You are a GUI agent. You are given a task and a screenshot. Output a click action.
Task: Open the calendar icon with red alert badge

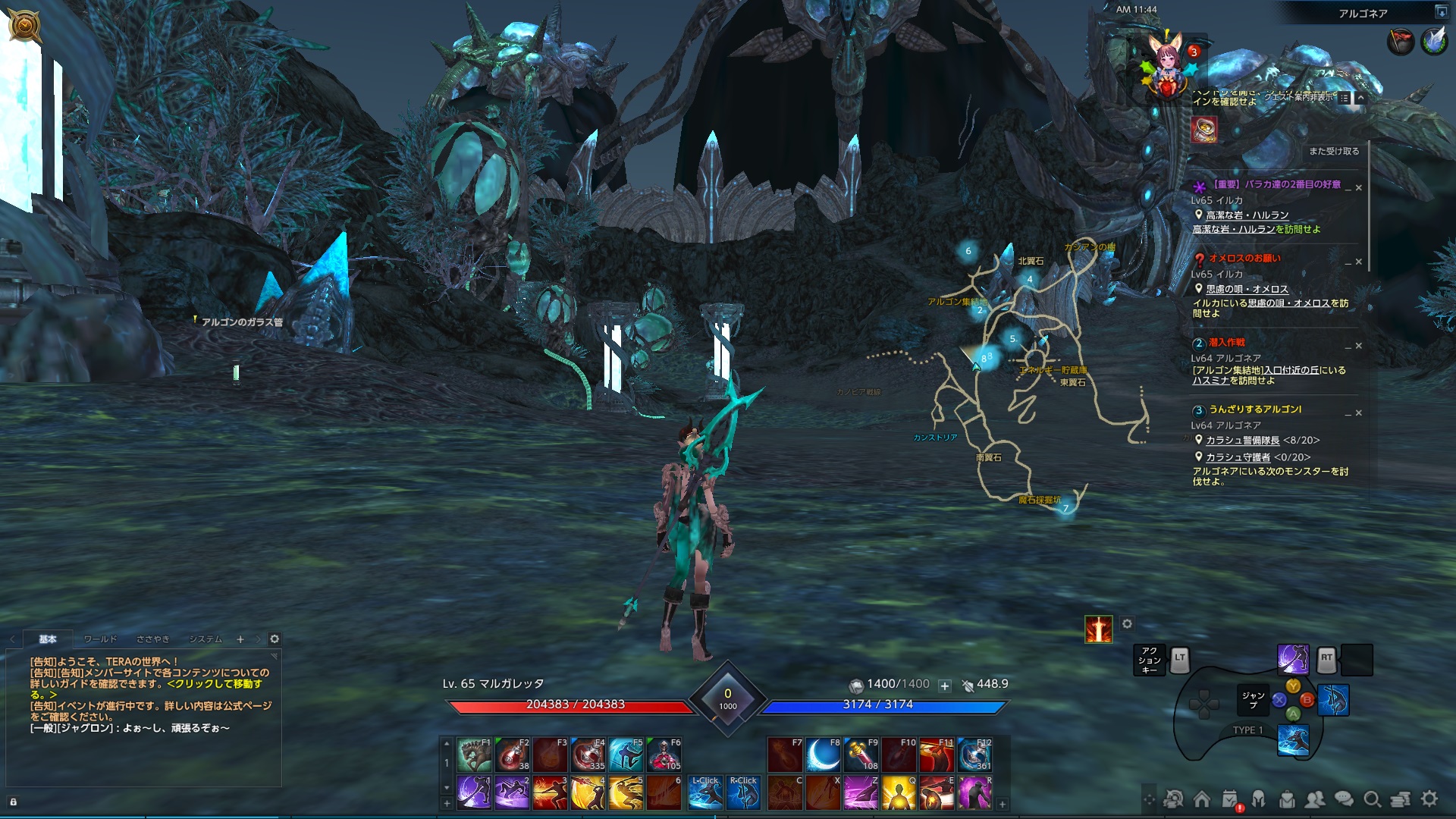(x=1229, y=799)
